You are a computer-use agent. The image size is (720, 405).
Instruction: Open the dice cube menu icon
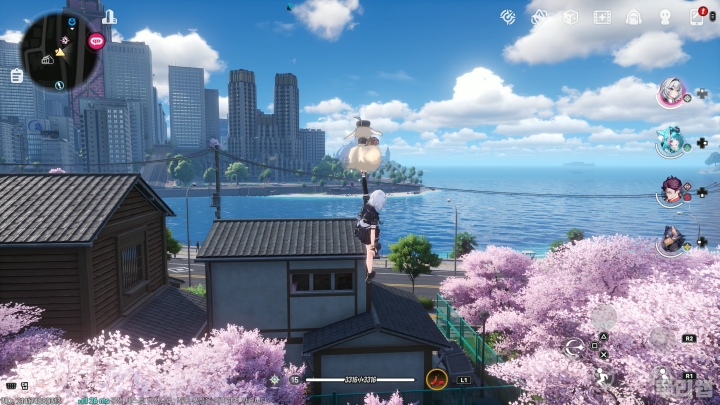tap(570, 17)
